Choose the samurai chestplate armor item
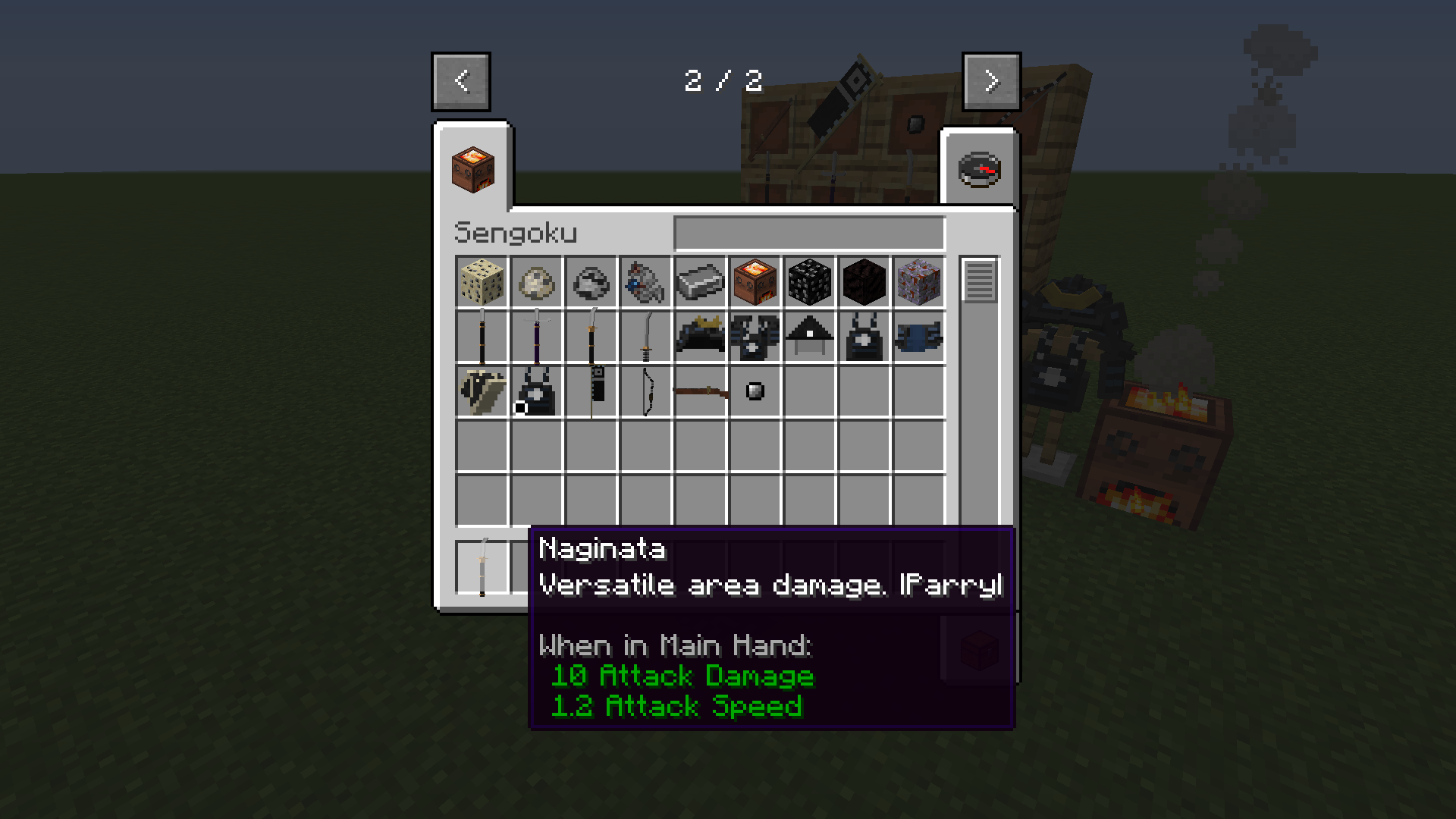 [x=754, y=337]
